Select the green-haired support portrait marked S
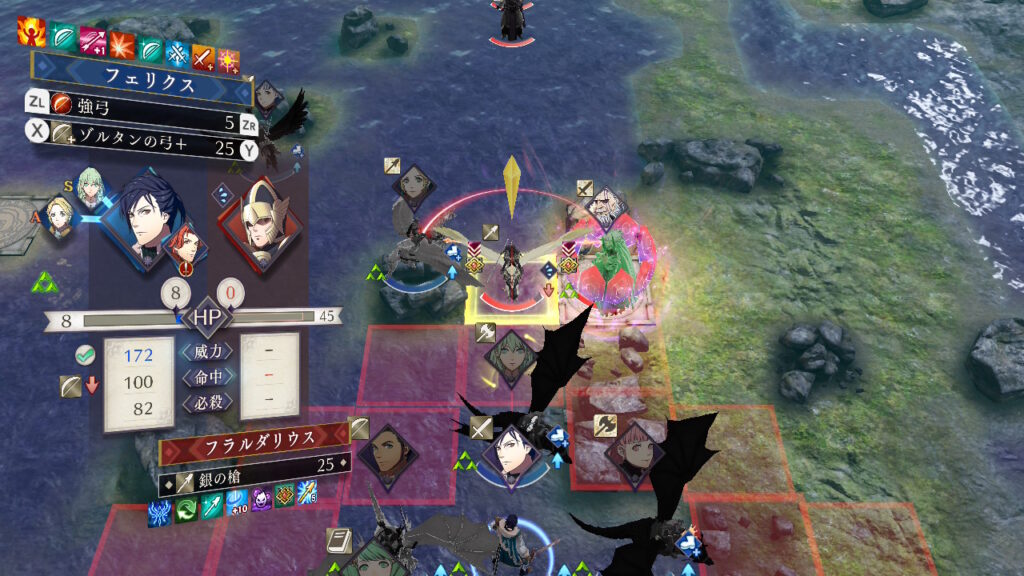Viewport: 1024px width, 576px height. (x=91, y=187)
